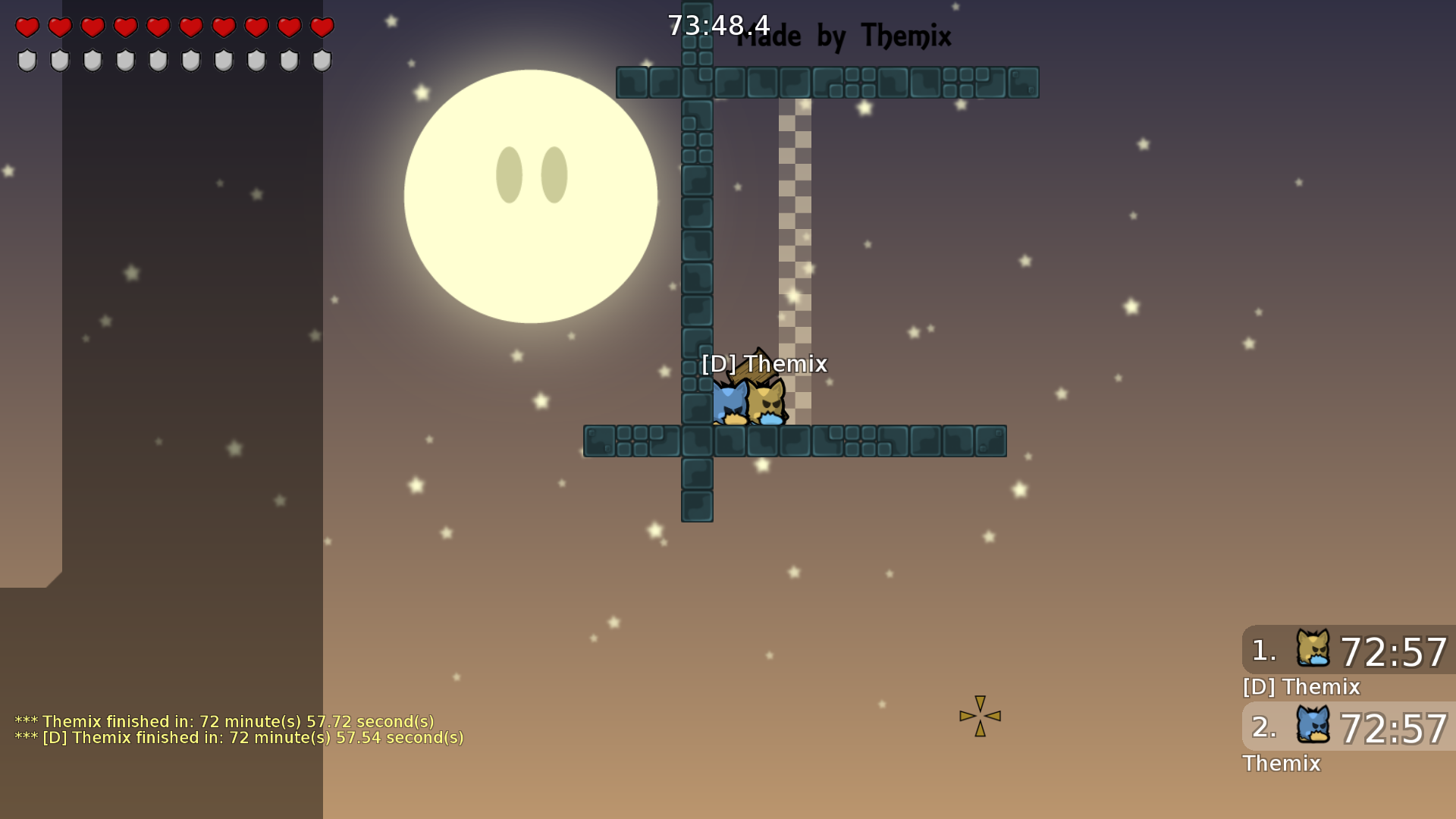
Task: Toggle the fifth shield in the armor row
Action: click(x=157, y=59)
